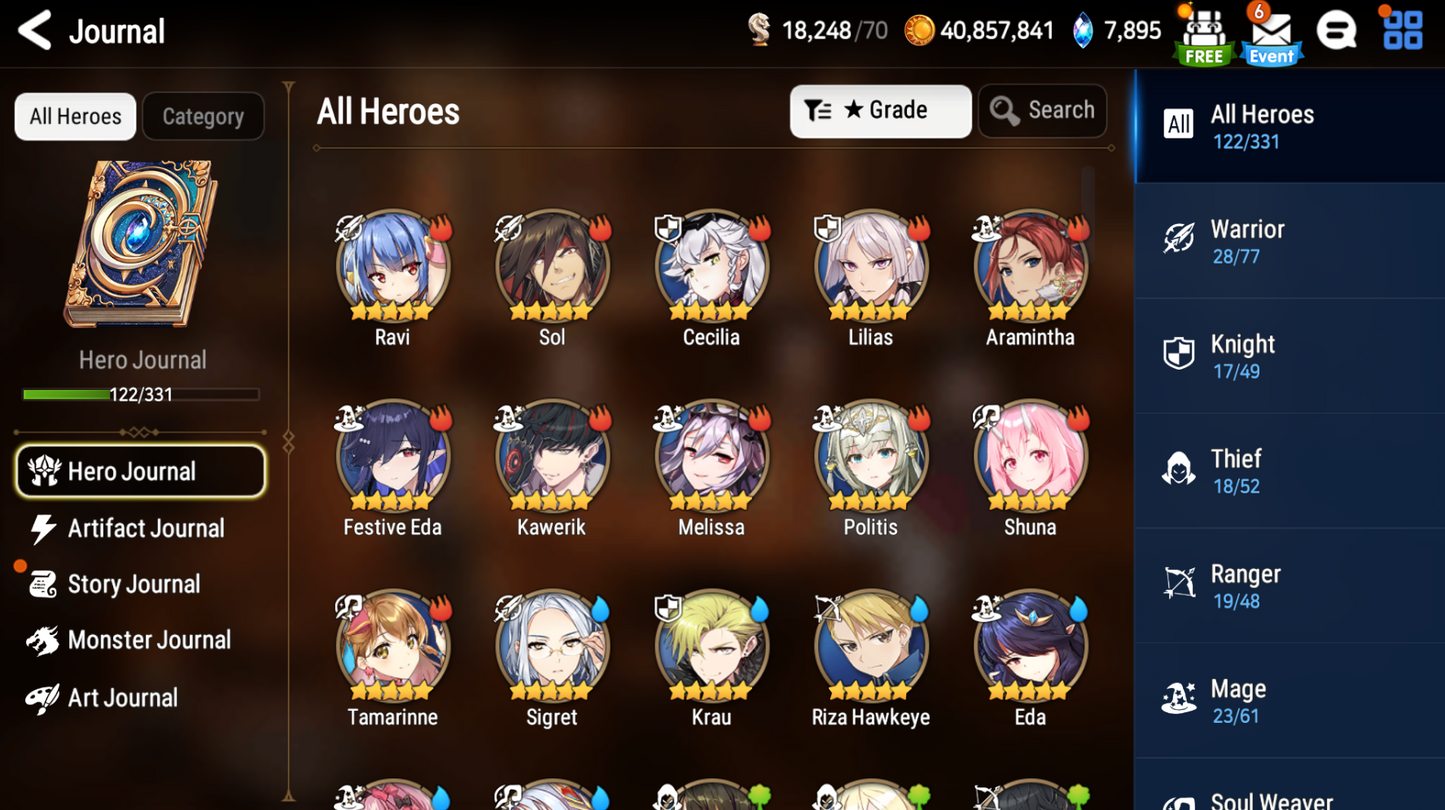The height and width of the screenshot is (810, 1445).
Task: Open the Artifact Journal section
Action: tap(141, 528)
